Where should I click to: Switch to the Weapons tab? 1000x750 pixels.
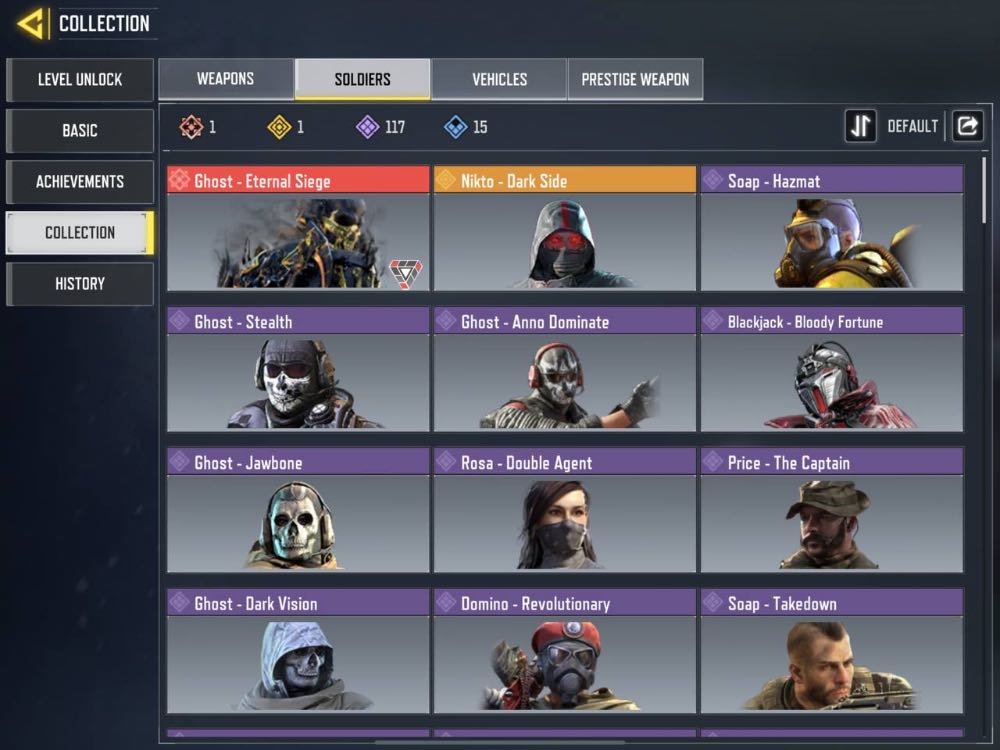pos(225,79)
